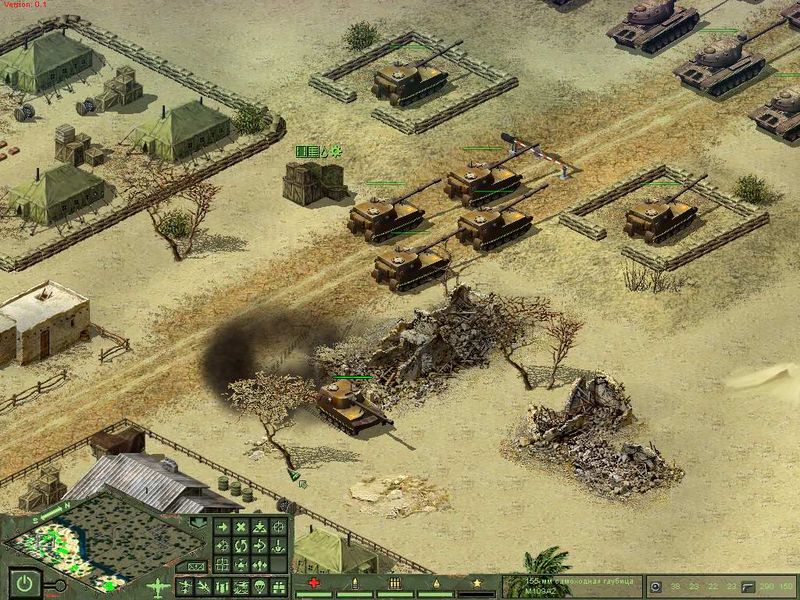
Task: Click the power button beside the minimap
Action: (x=23, y=582)
